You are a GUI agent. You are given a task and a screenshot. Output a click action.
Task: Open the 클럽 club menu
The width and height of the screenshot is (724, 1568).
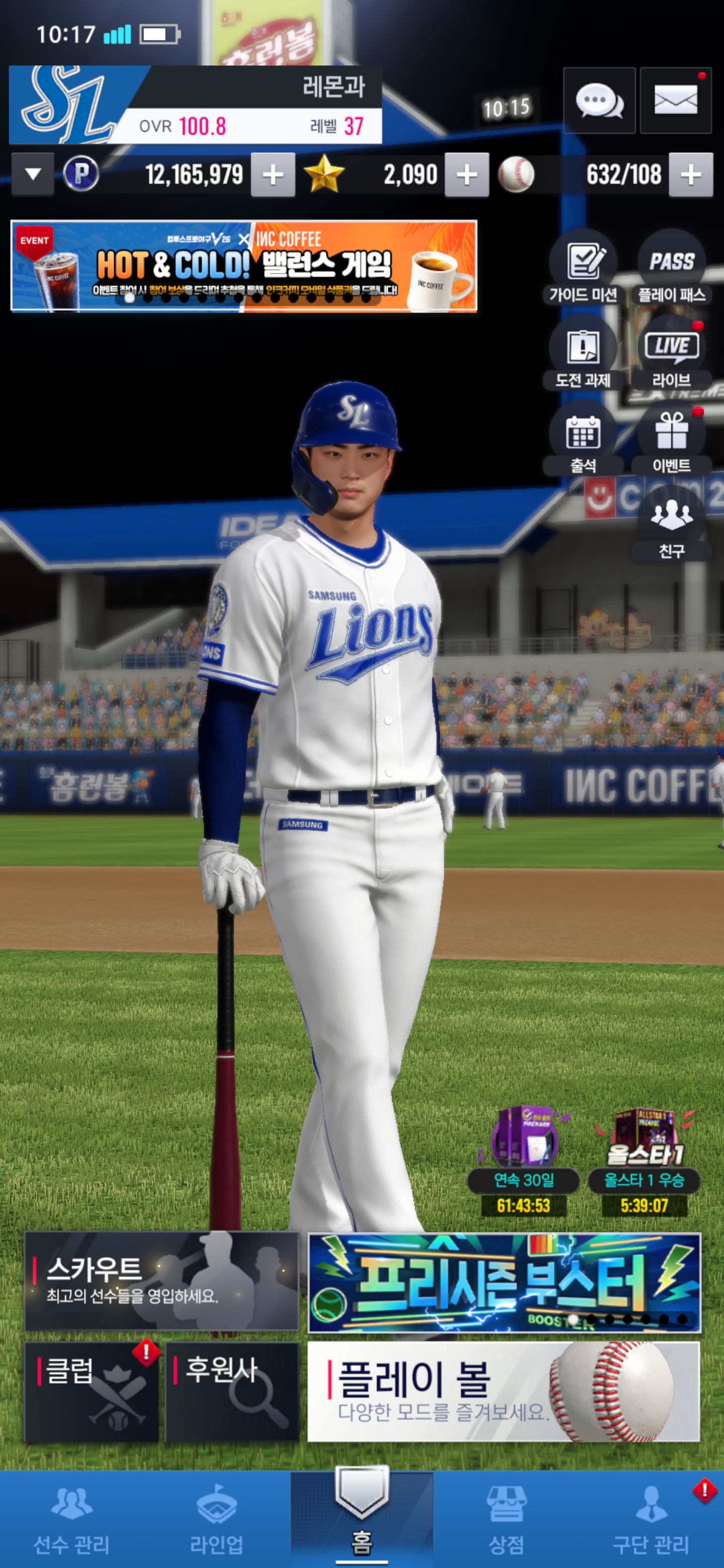(92, 1392)
